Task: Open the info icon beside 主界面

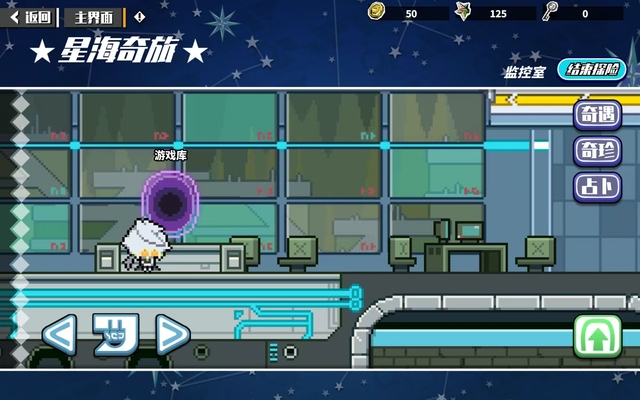Action: pyautogui.click(x=139, y=17)
